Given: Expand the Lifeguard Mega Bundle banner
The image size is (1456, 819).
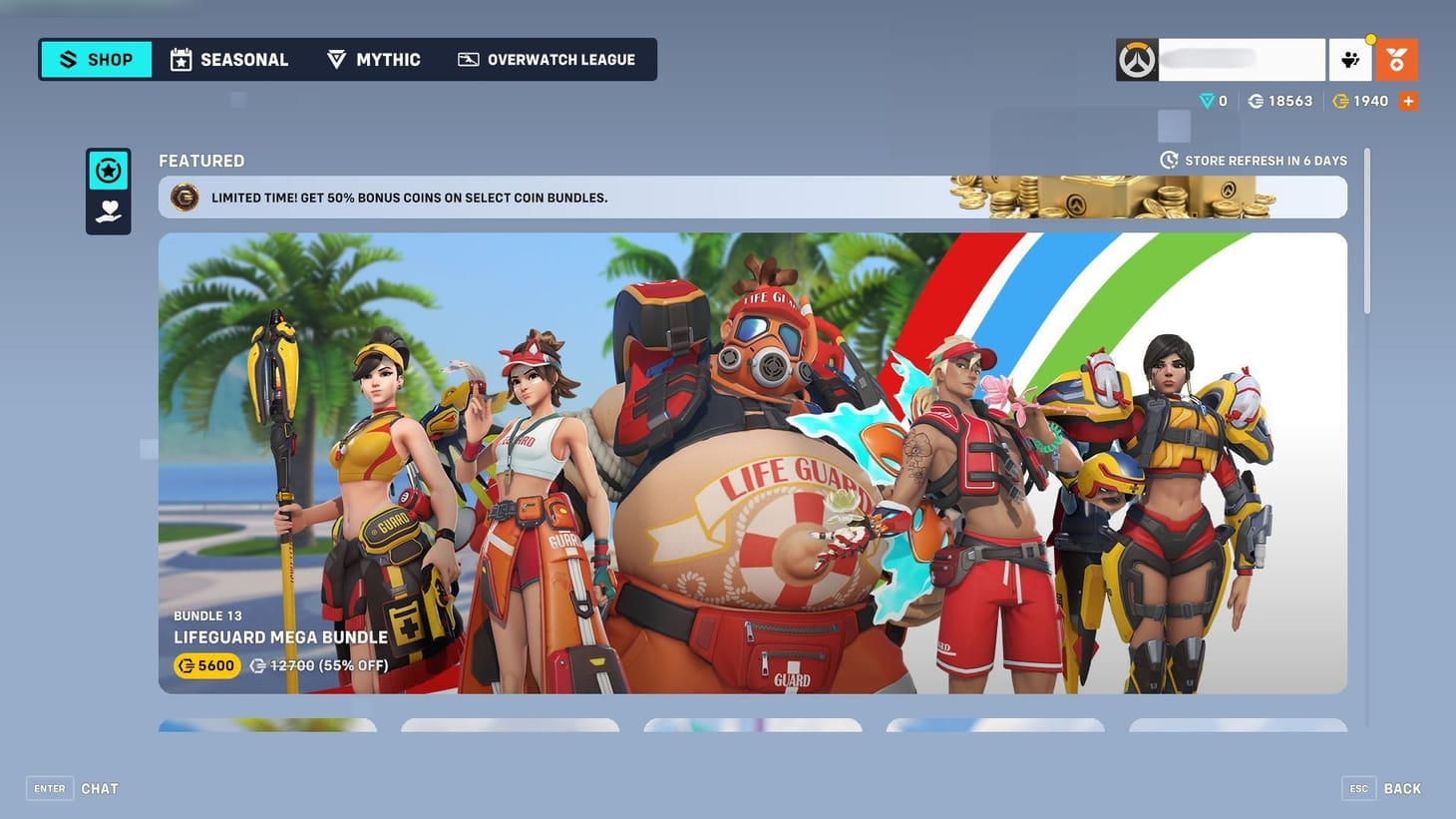Looking at the screenshot, I should (752, 462).
